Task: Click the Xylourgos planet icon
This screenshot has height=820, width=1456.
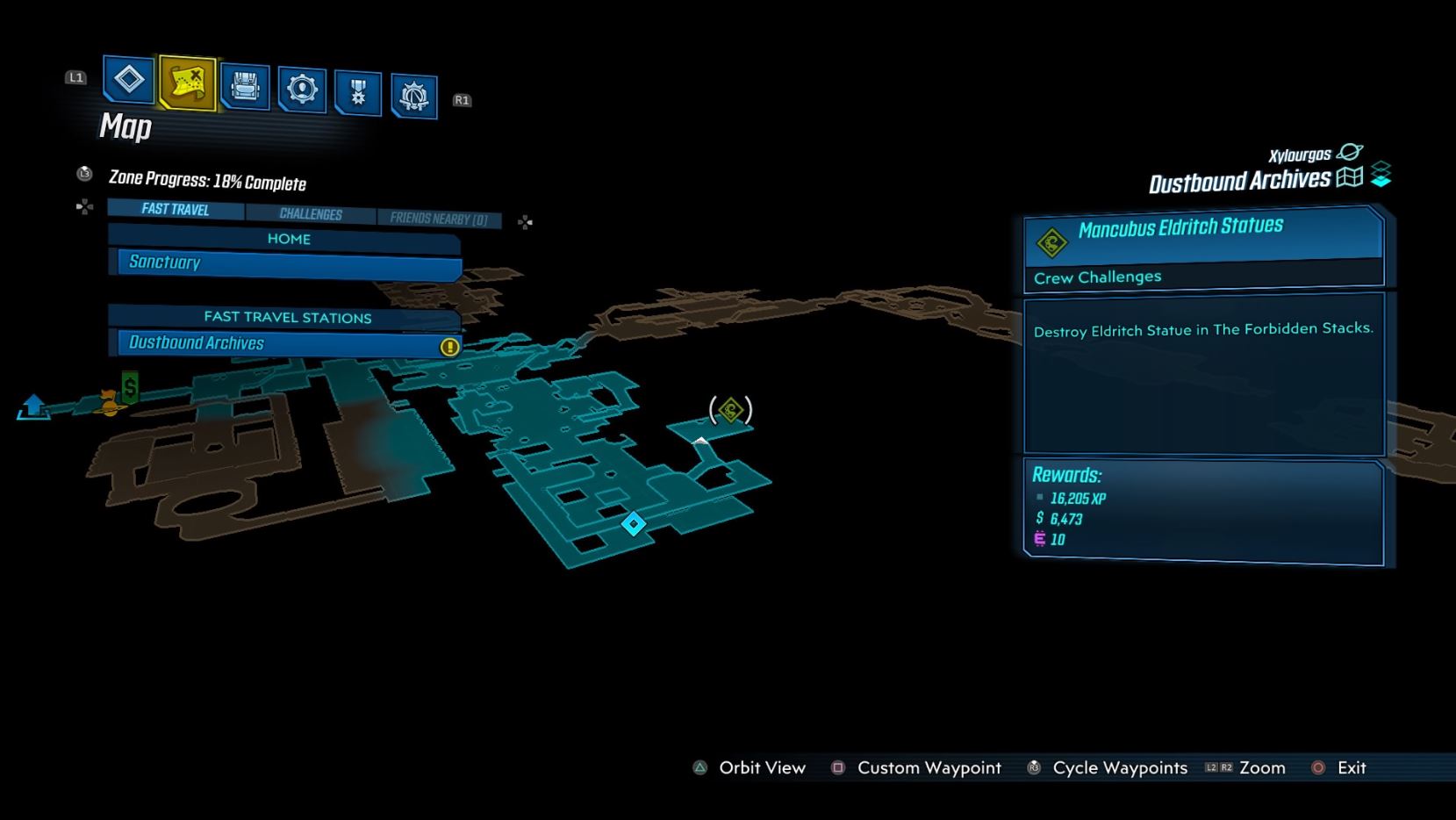Action: (x=1350, y=152)
